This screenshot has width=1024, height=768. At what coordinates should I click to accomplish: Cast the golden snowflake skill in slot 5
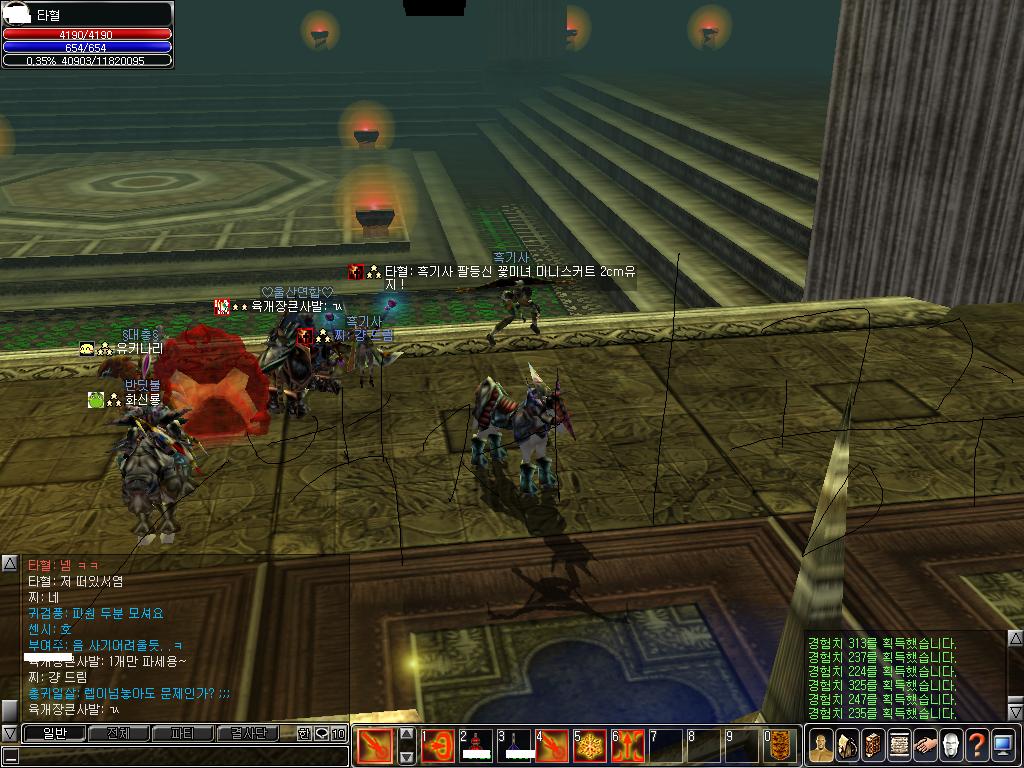(x=590, y=746)
